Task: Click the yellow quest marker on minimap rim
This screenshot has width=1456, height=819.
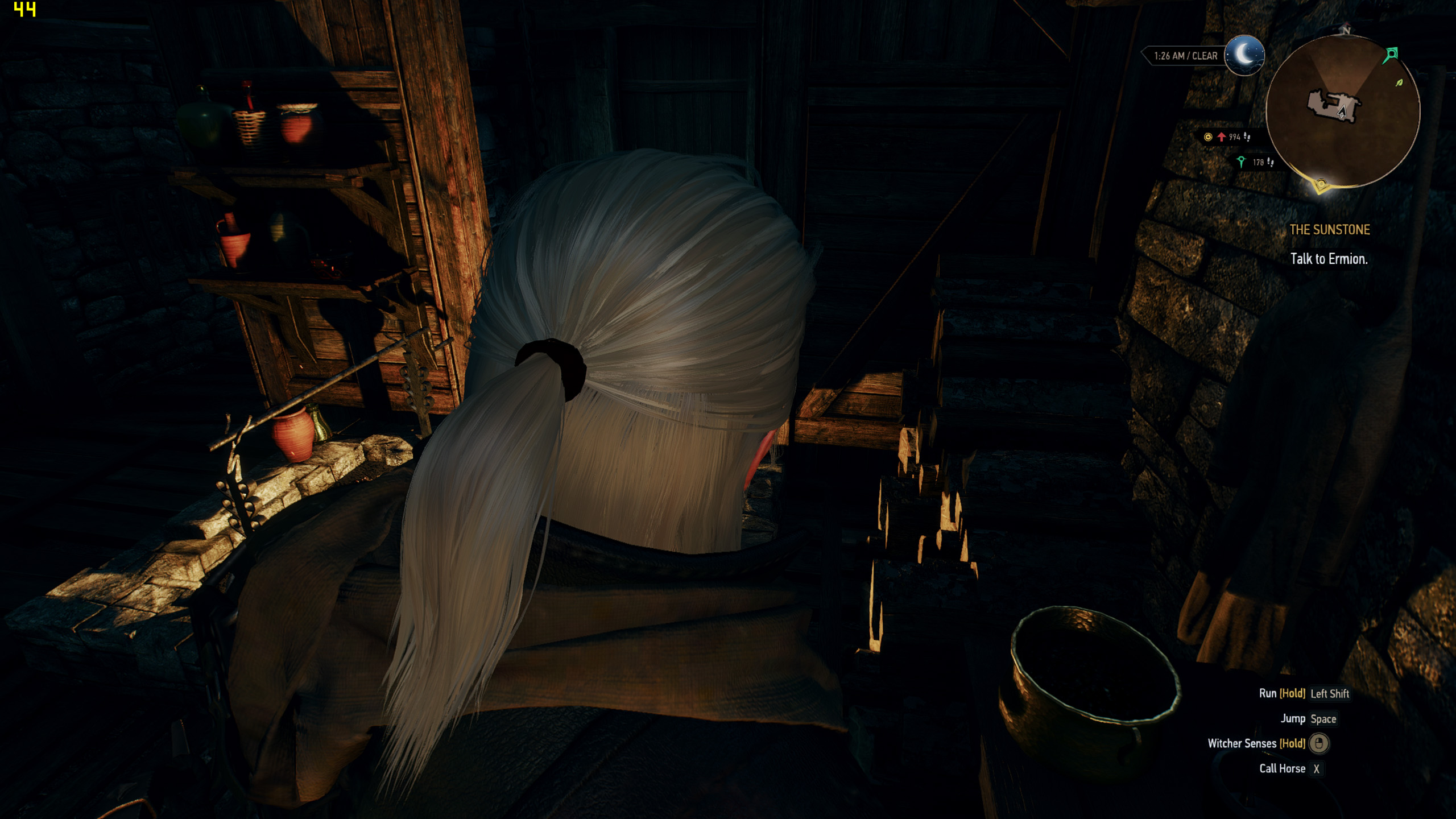Action: click(1321, 185)
